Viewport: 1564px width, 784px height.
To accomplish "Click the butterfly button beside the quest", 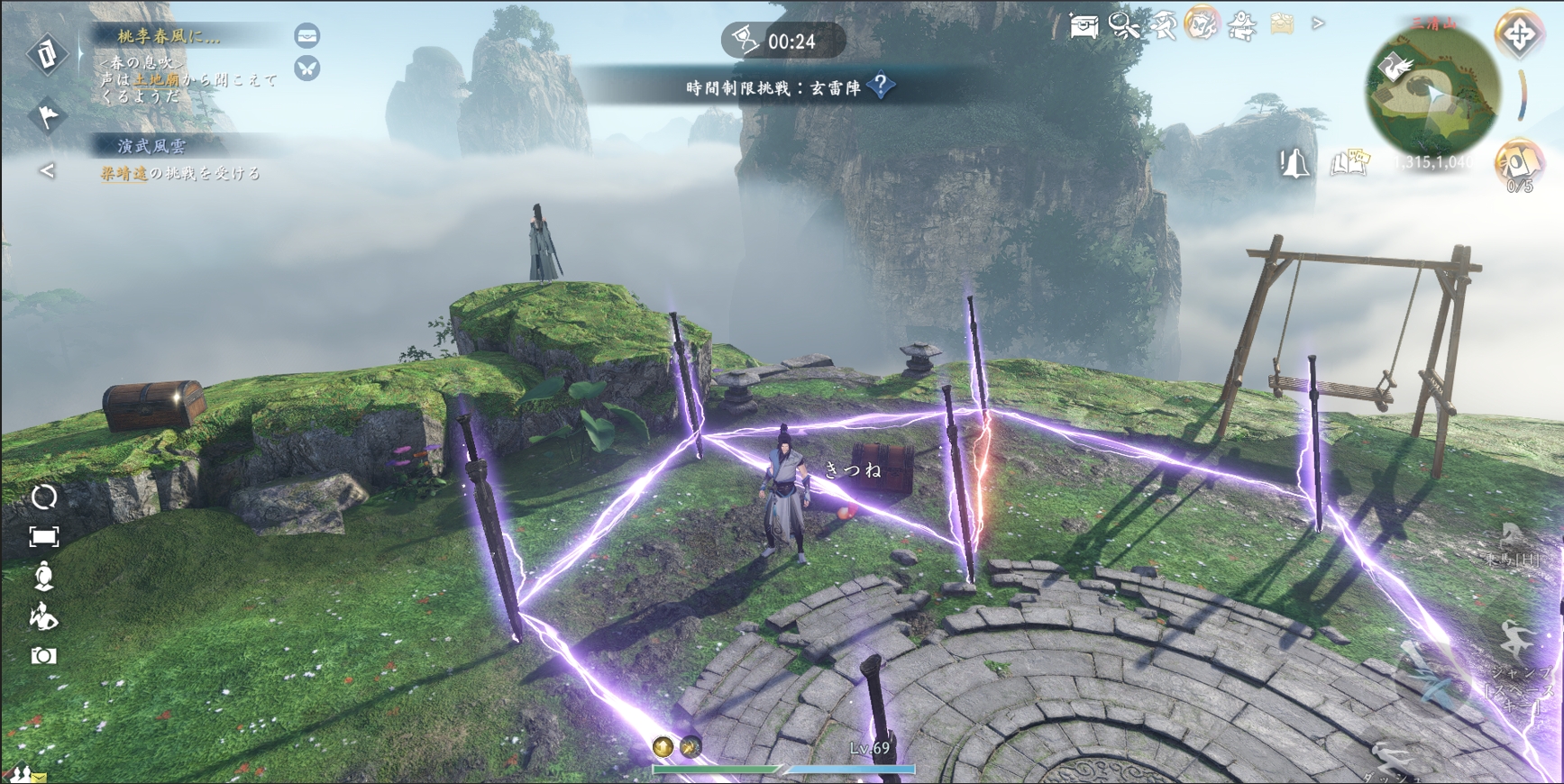I will (307, 68).
